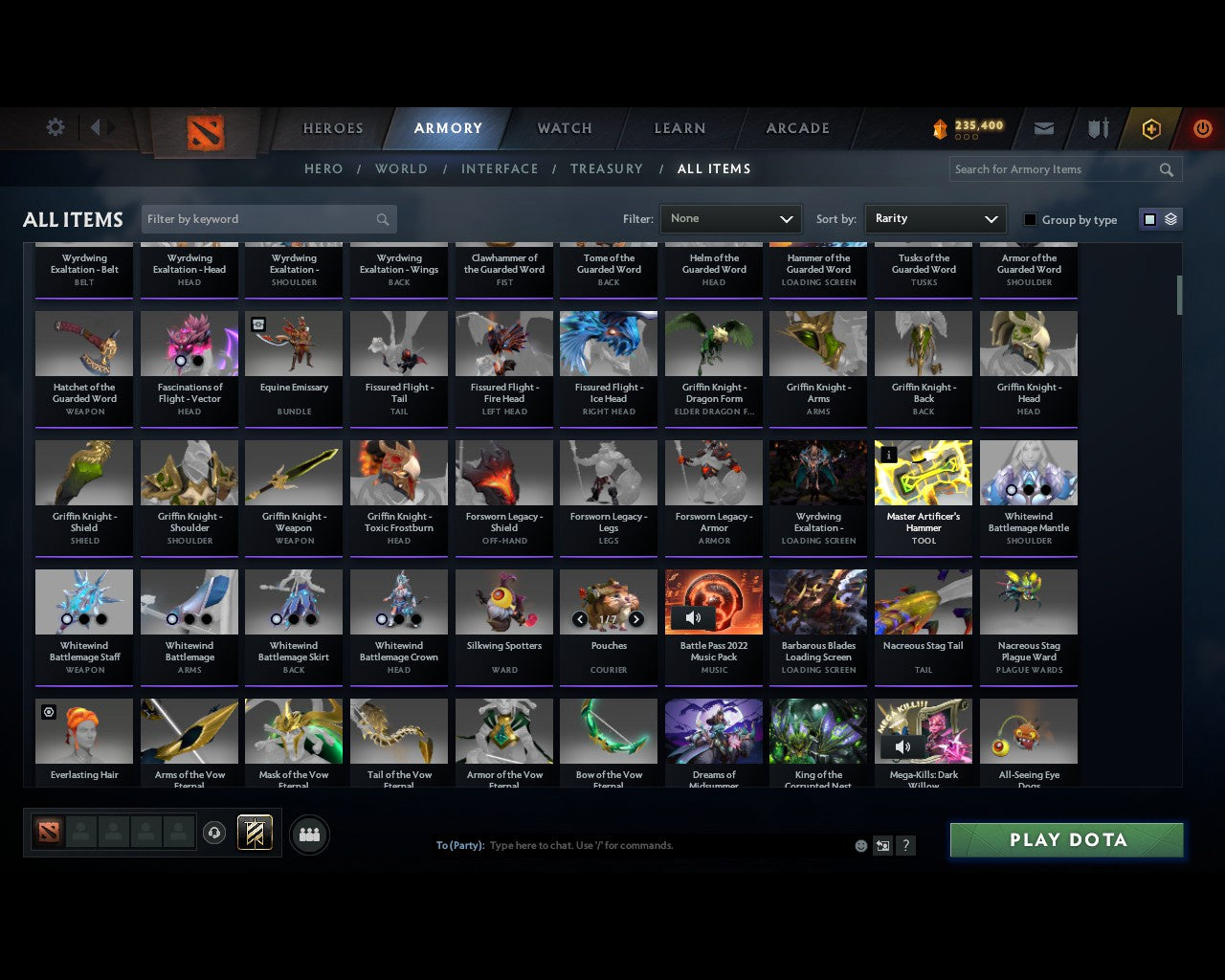Open the settings gear menu
This screenshot has width=1225, height=980.
(x=55, y=127)
